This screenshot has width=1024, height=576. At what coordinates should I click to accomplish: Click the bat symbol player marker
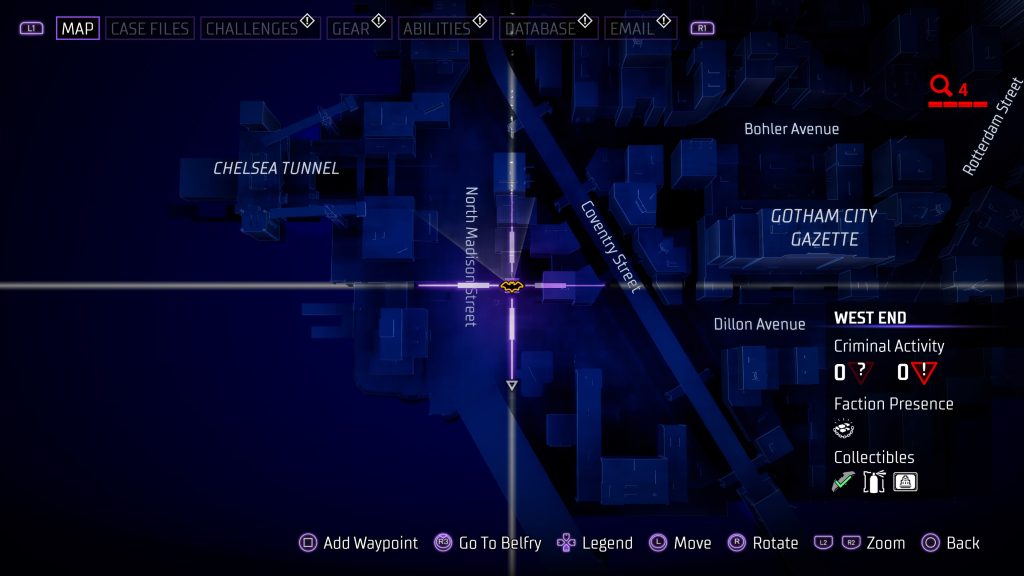click(512, 286)
